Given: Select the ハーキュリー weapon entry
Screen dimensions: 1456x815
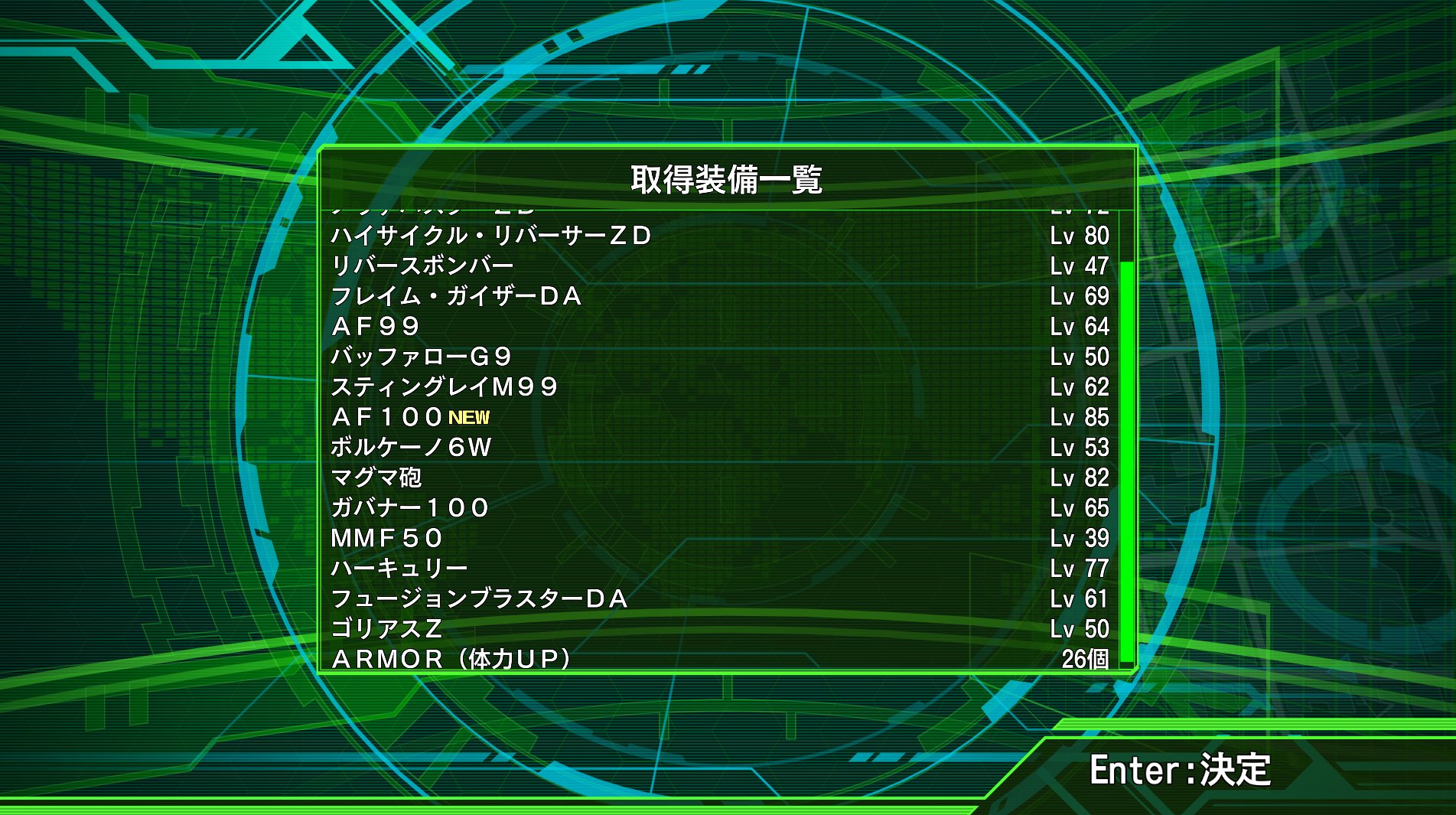Looking at the screenshot, I should 402,567.
